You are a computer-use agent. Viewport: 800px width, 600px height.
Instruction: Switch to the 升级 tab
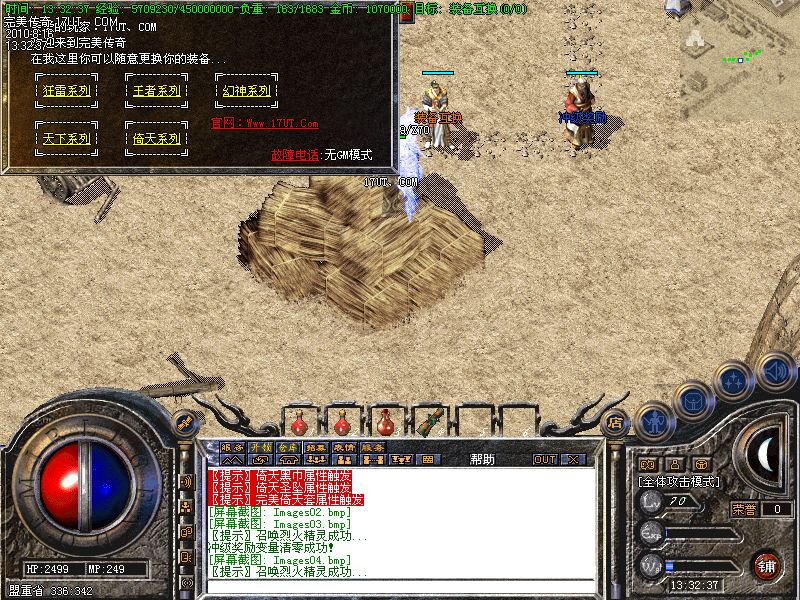click(260, 447)
